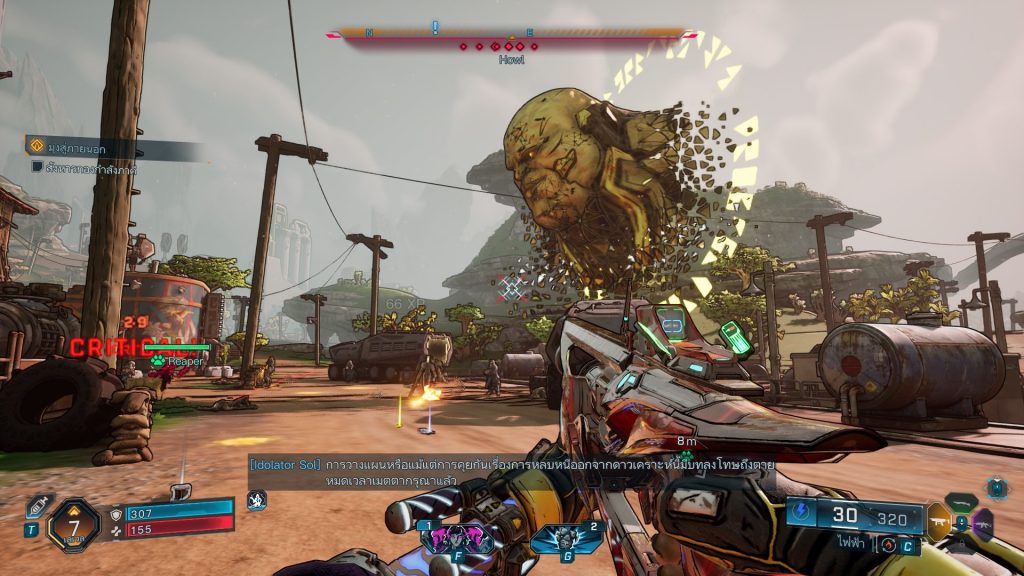Switch to the green weapon slot

pyautogui.click(x=961, y=502)
